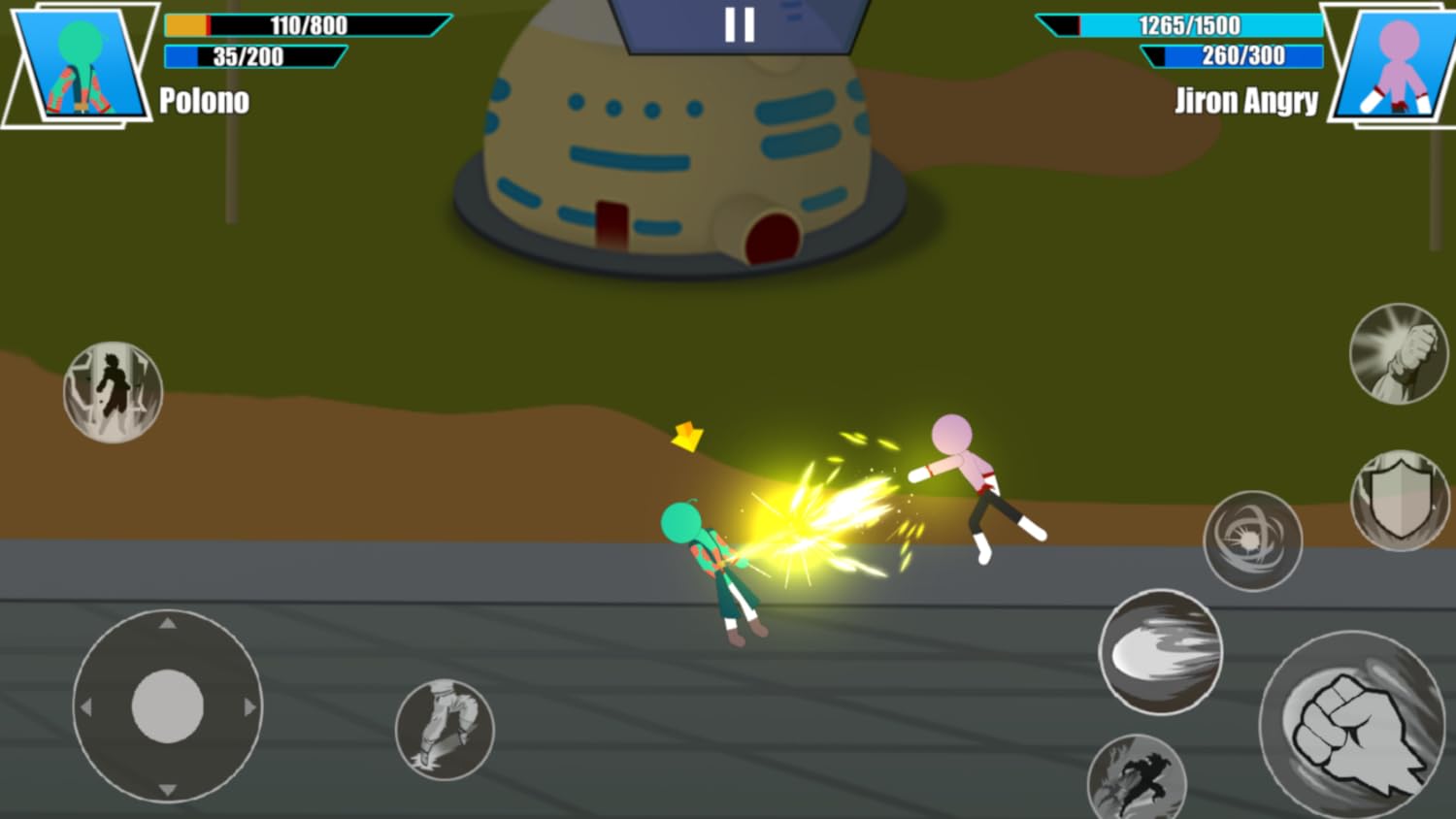The image size is (1456, 819).
Task: Select Jiron Angry's character portrait
Action: point(1386,63)
